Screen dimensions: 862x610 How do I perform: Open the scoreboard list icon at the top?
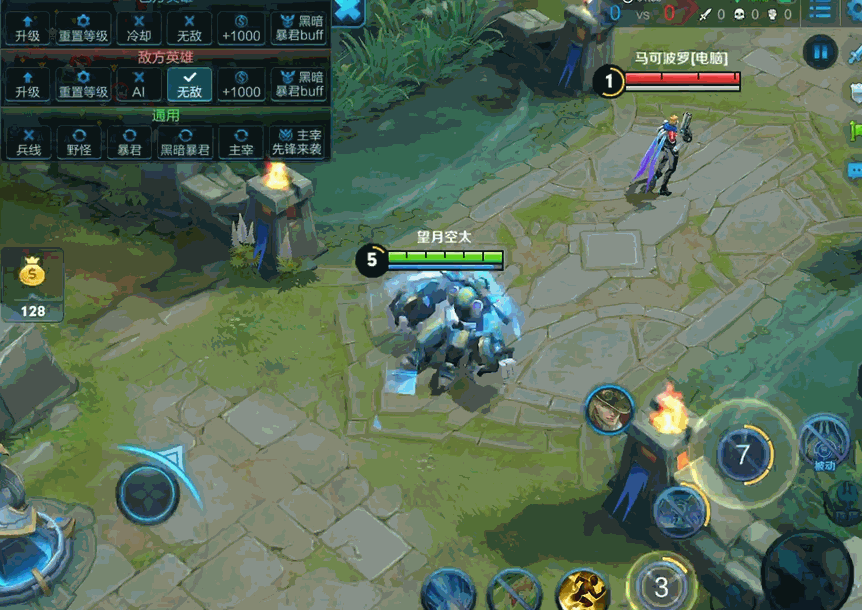pyautogui.click(x=820, y=12)
